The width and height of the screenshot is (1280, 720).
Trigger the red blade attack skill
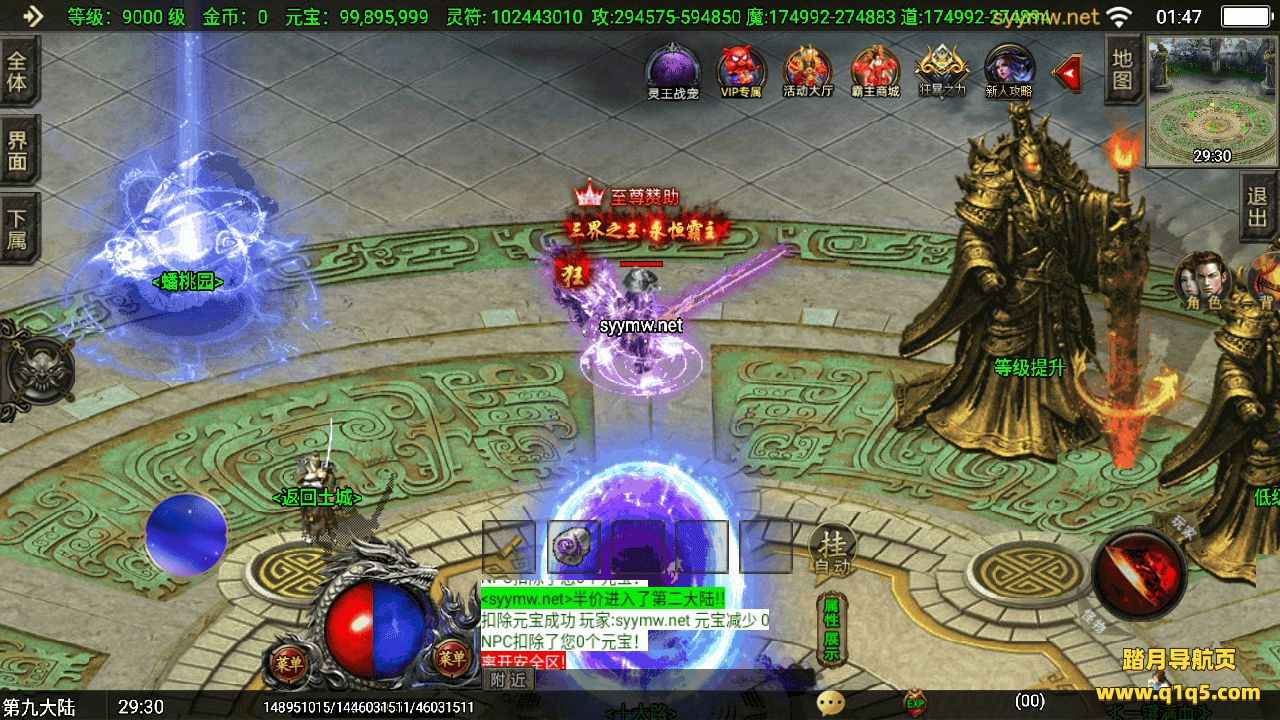pos(1139,573)
